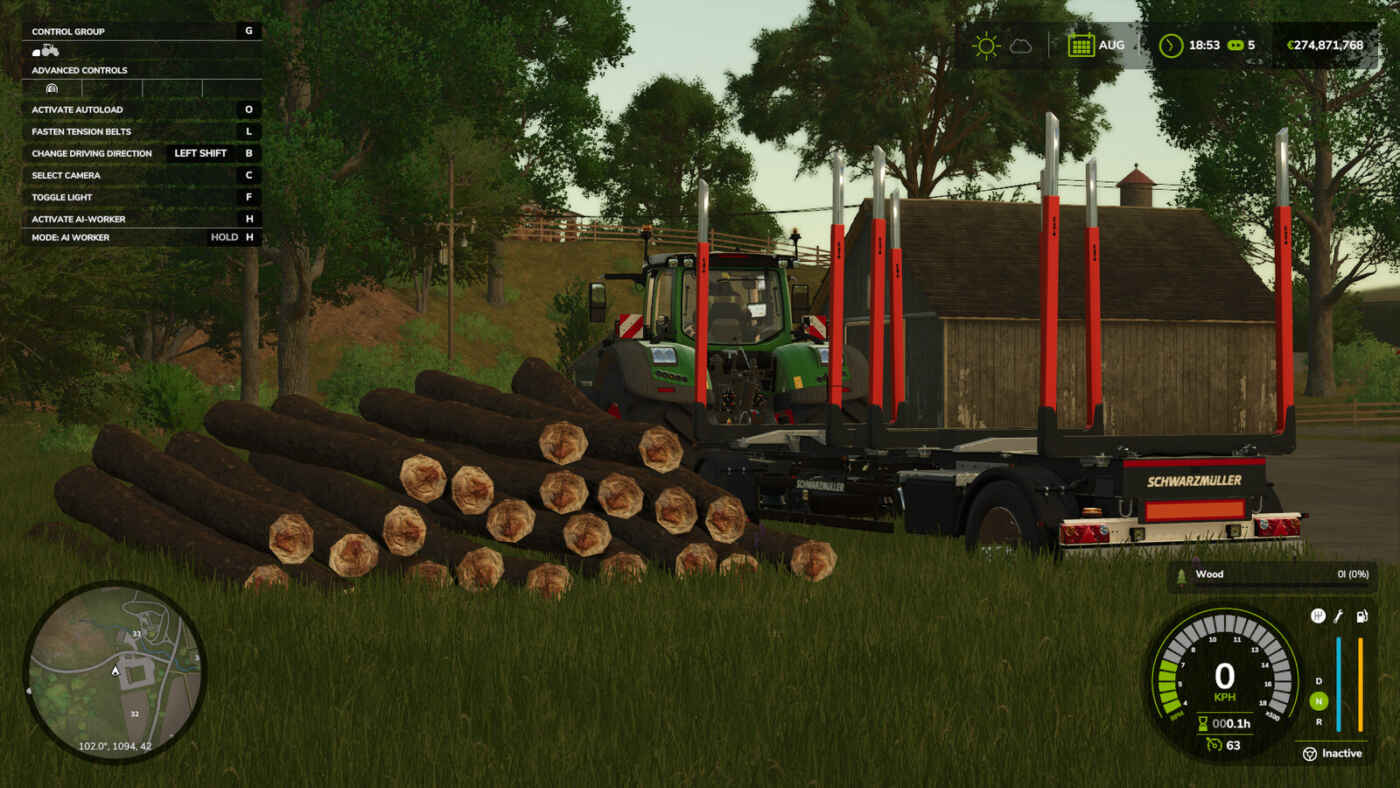
Task: Click the fuel pump icon
Action: point(1361,616)
